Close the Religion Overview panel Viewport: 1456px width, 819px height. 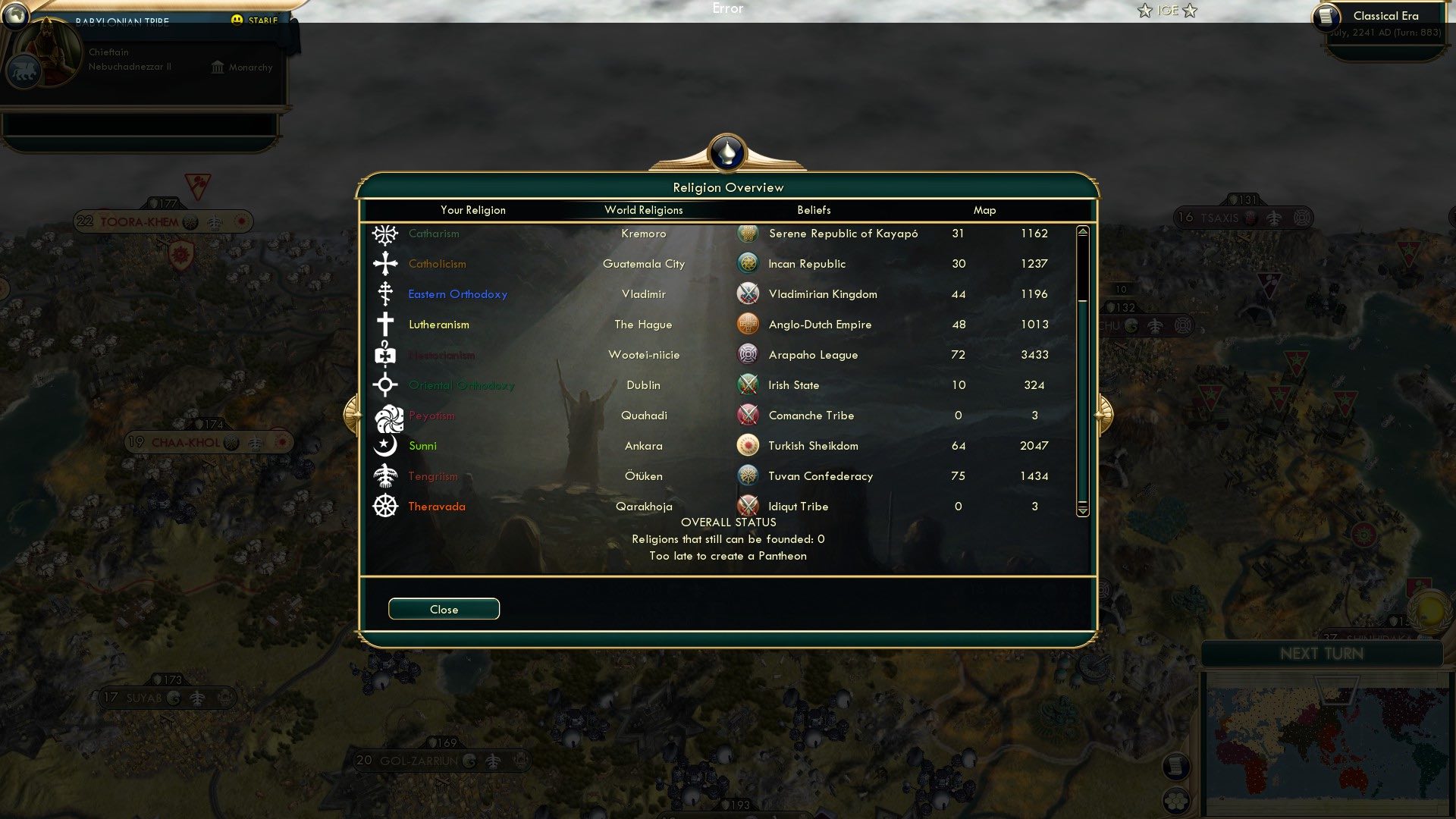click(x=444, y=609)
